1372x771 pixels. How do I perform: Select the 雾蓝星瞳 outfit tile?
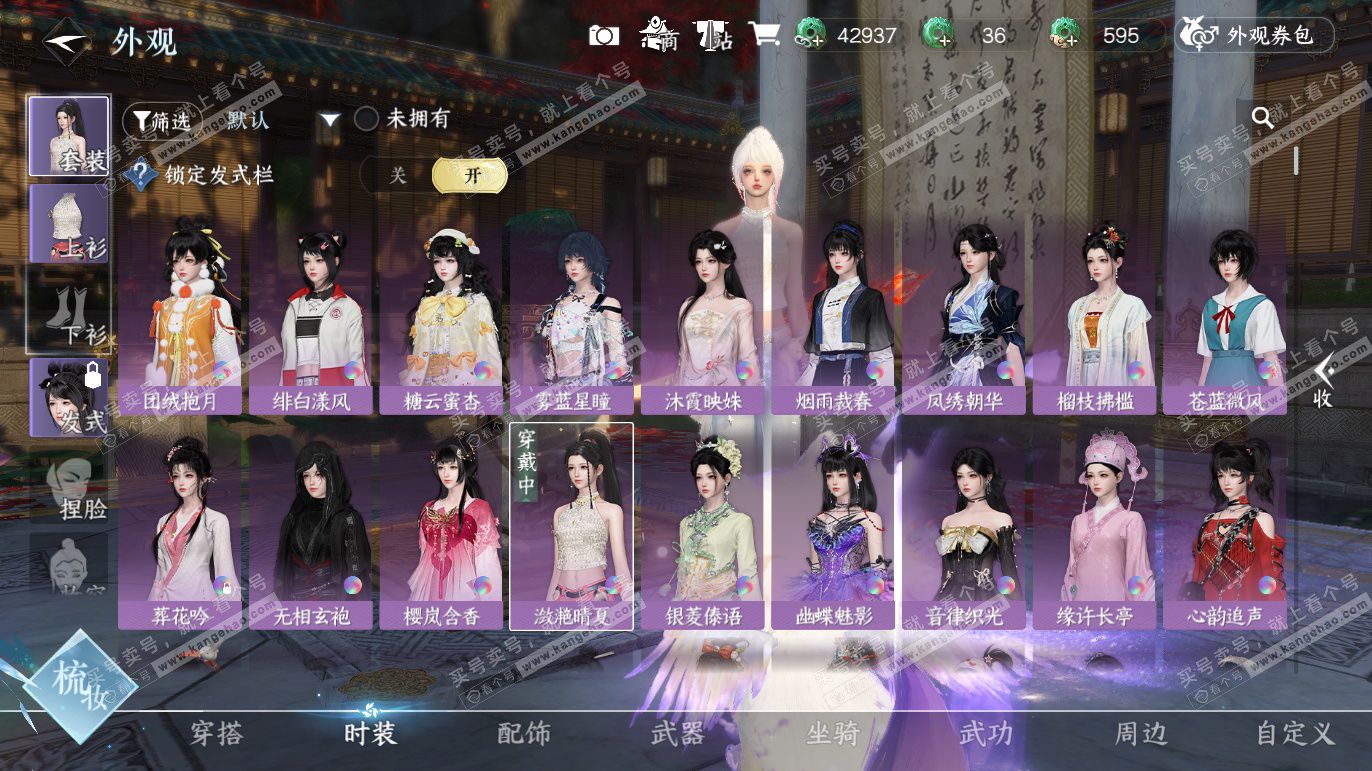[571, 318]
